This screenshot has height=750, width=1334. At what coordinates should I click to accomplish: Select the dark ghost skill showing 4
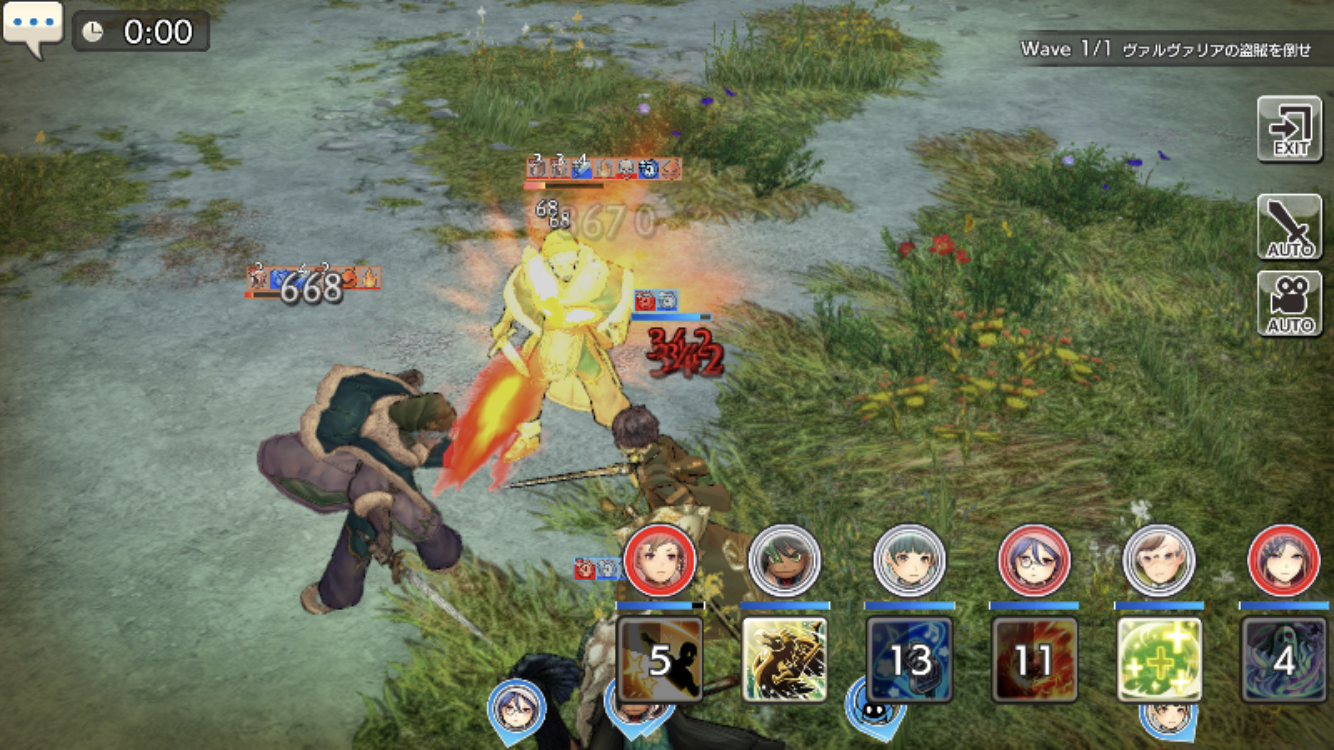click(1283, 659)
